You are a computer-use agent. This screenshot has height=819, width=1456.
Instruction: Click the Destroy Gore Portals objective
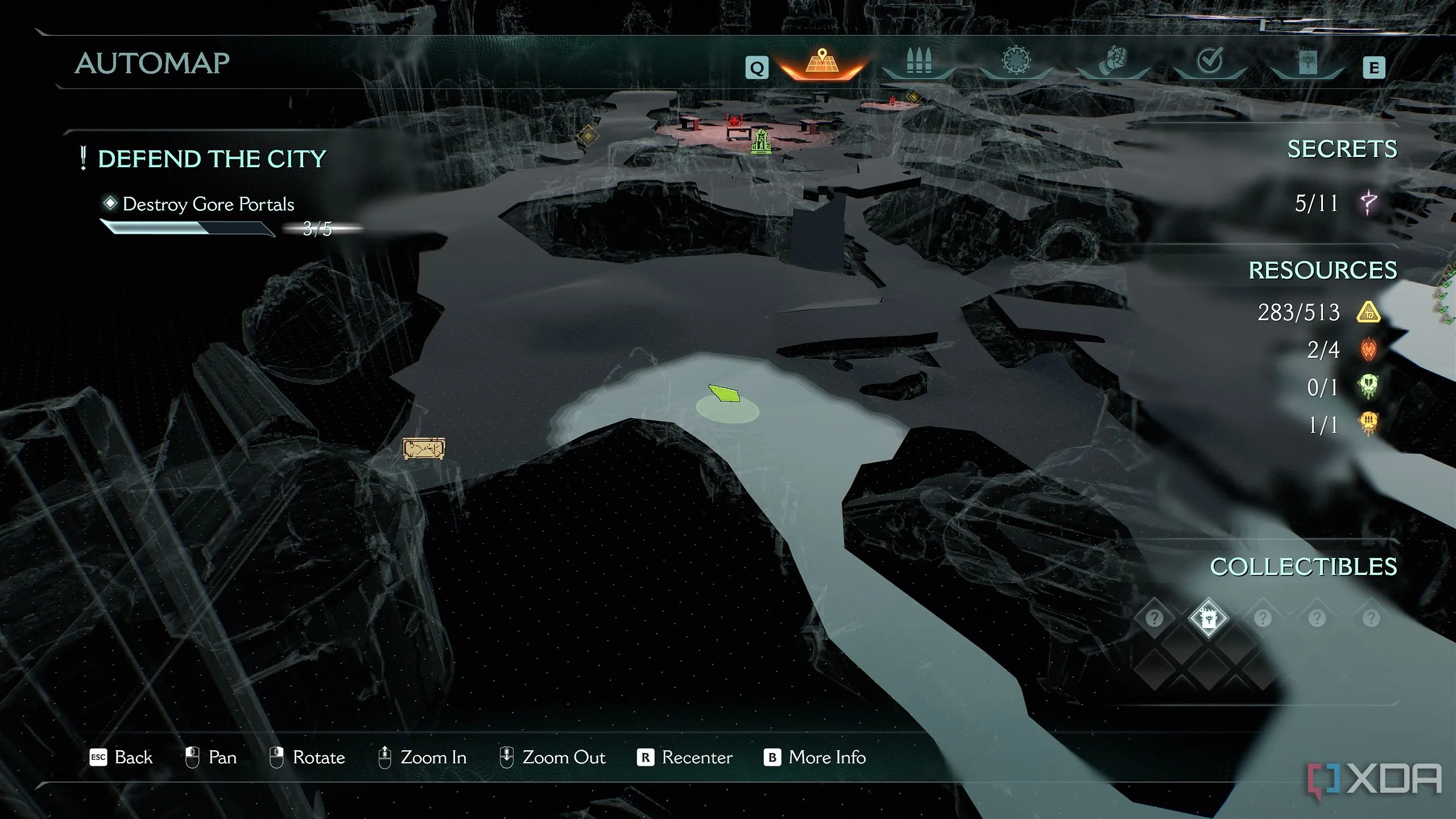(208, 204)
